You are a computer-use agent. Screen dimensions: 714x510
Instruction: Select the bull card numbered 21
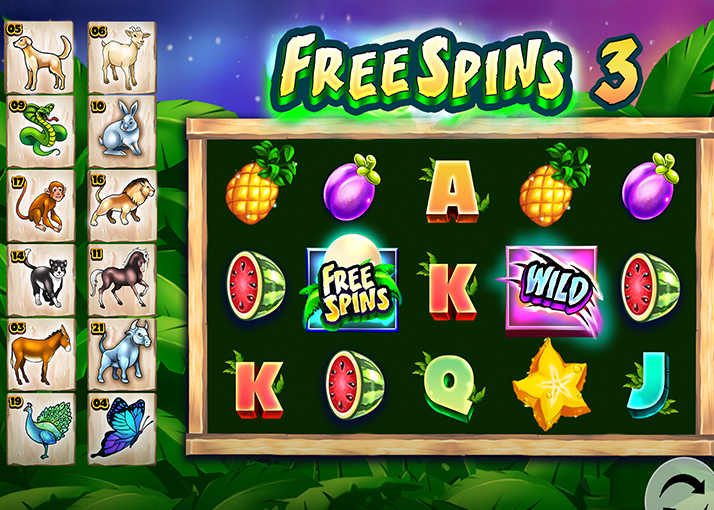tap(122, 354)
